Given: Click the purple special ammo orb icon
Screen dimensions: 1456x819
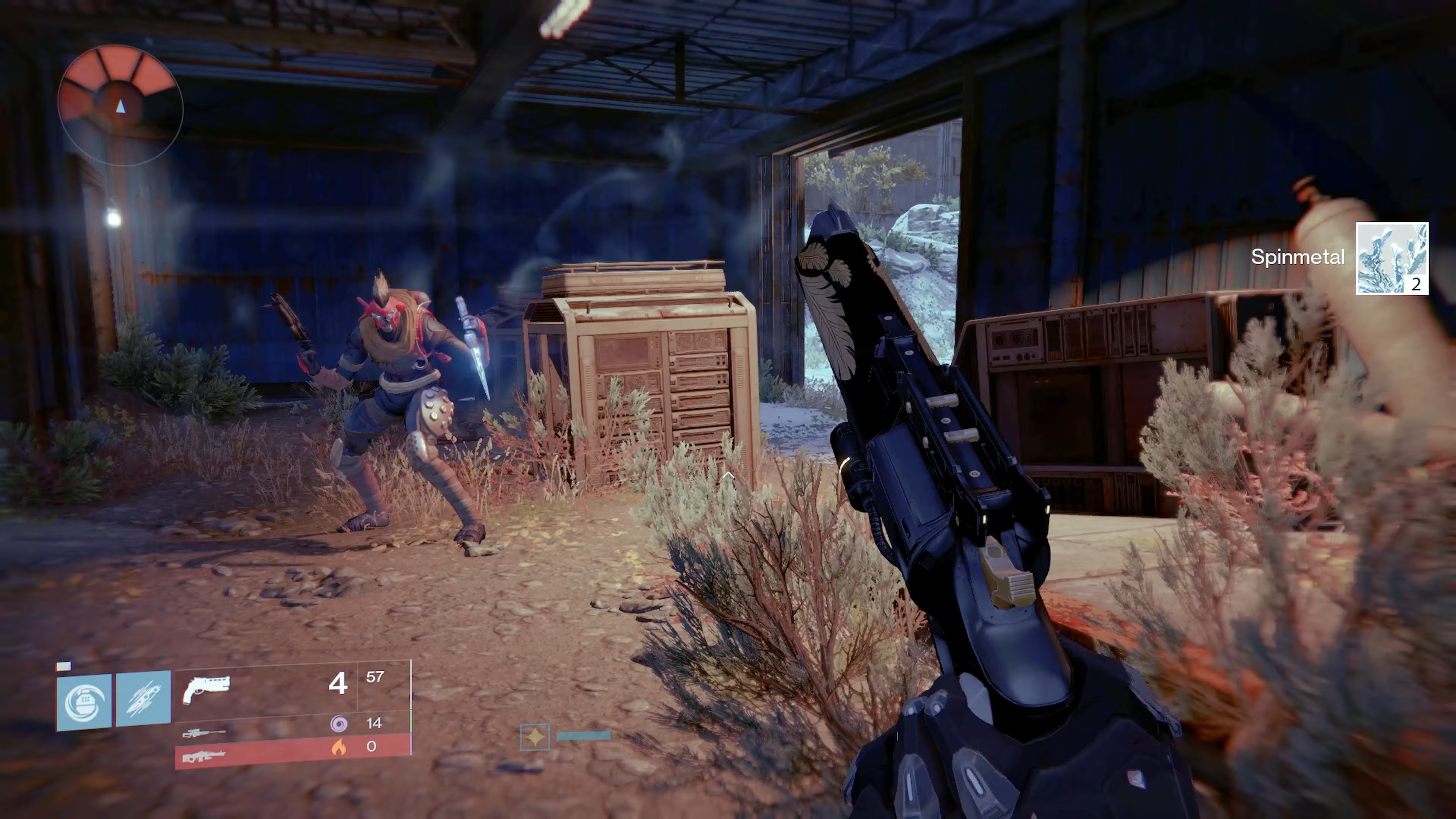Looking at the screenshot, I should (x=339, y=724).
